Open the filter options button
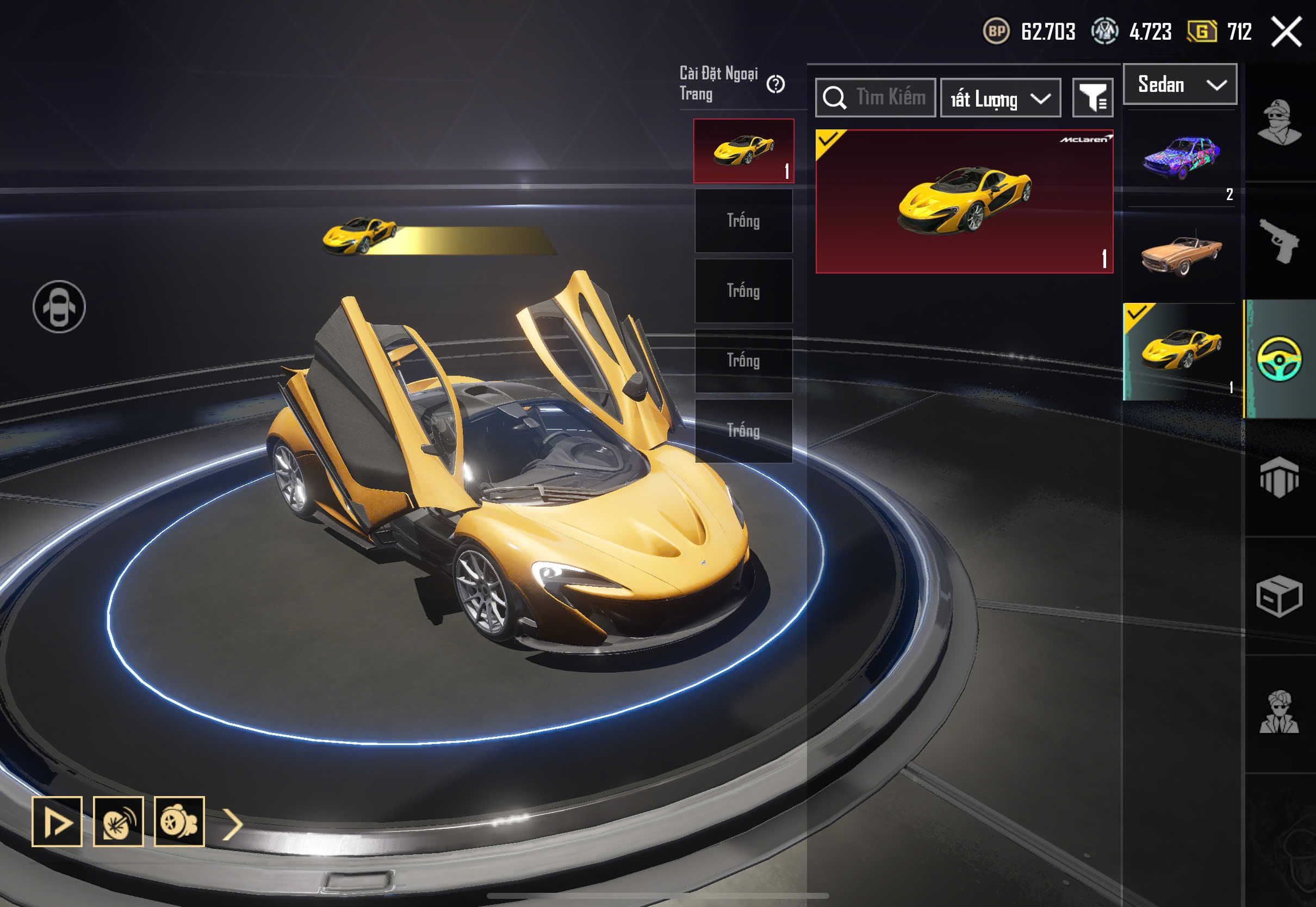 (1092, 98)
